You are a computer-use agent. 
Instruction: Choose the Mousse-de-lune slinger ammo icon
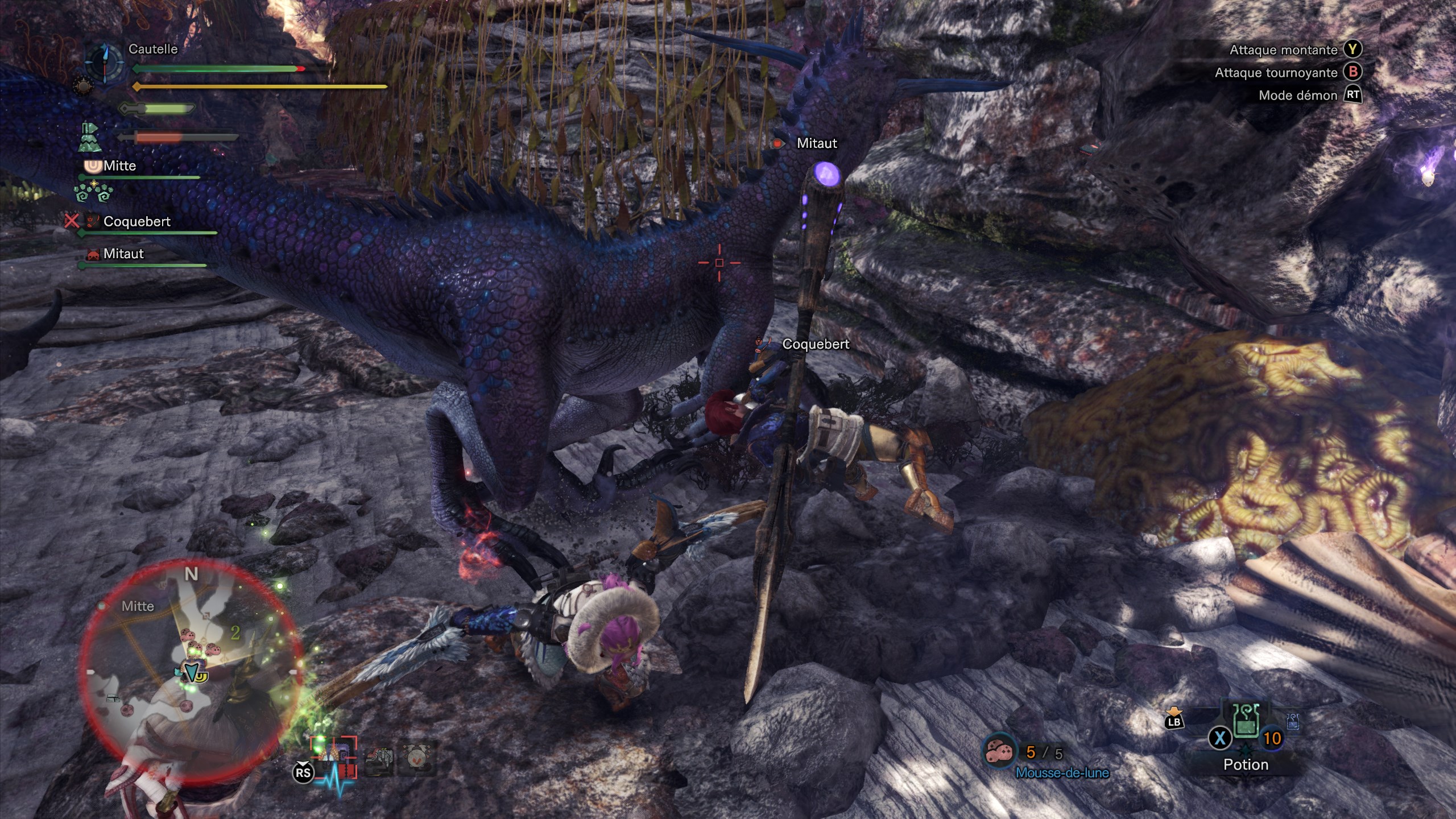pyautogui.click(x=1000, y=753)
